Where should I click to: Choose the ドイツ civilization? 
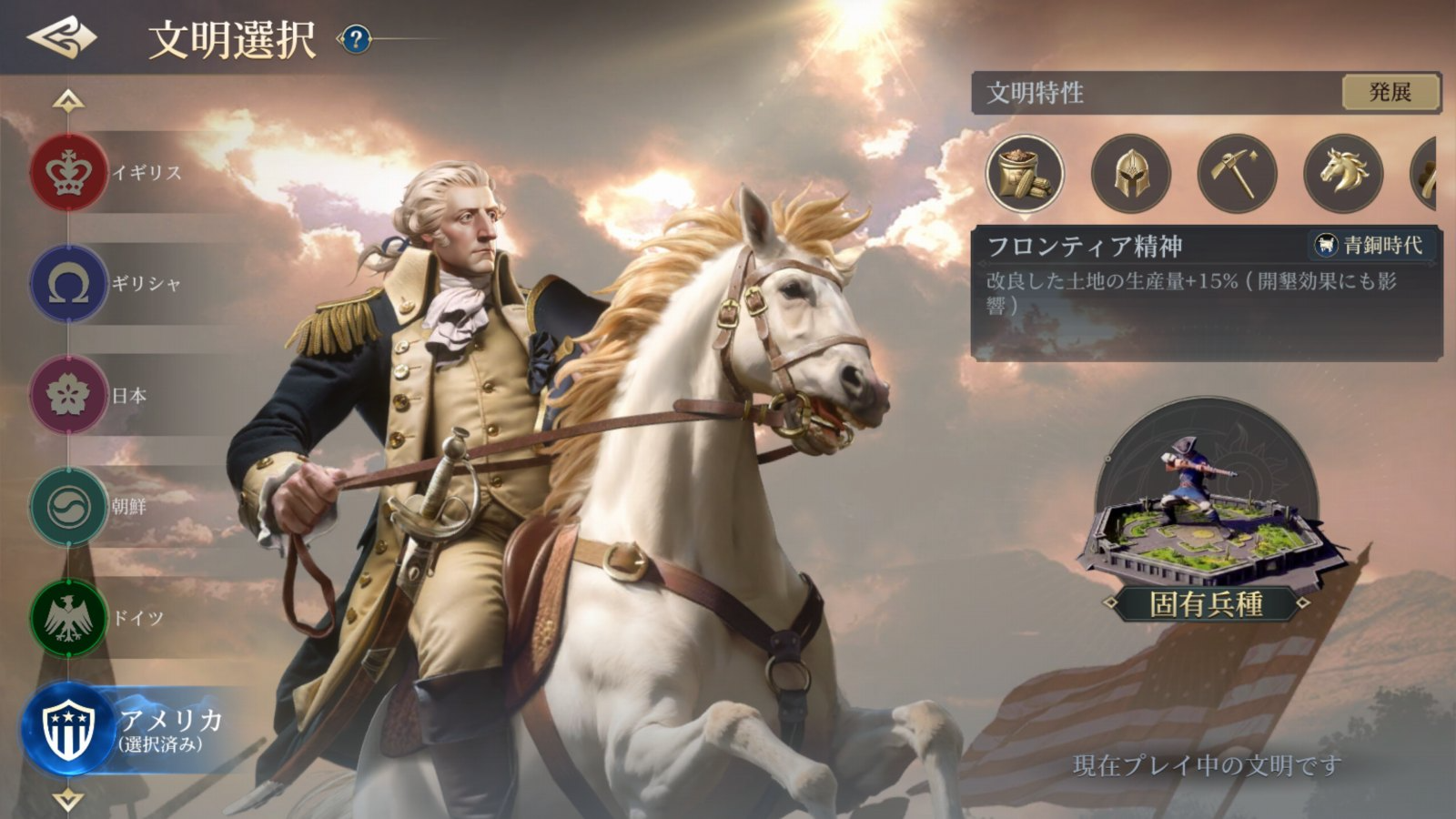(x=69, y=618)
